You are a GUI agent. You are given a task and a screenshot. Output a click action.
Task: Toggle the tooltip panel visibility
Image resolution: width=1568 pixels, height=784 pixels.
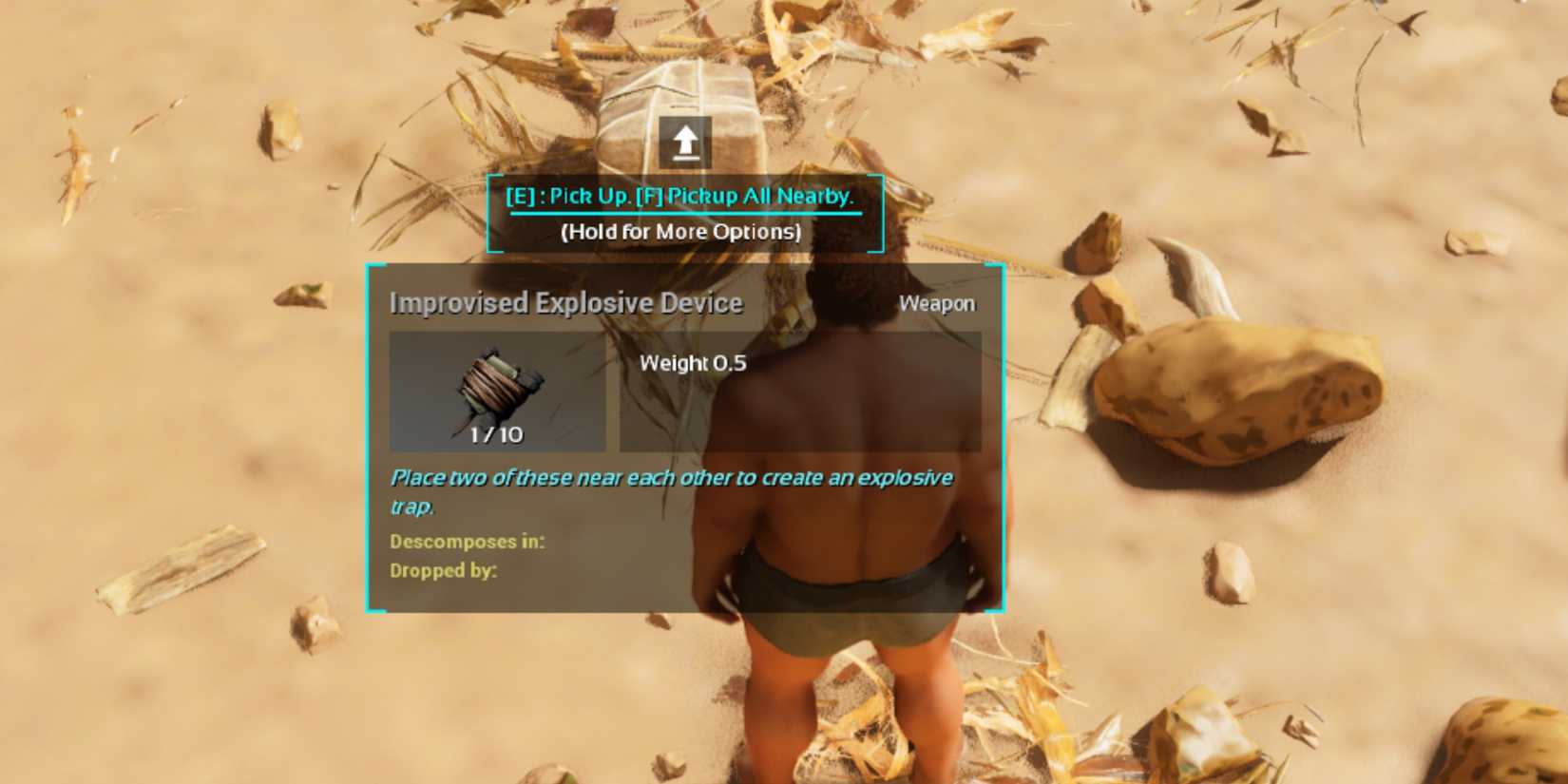click(x=686, y=437)
